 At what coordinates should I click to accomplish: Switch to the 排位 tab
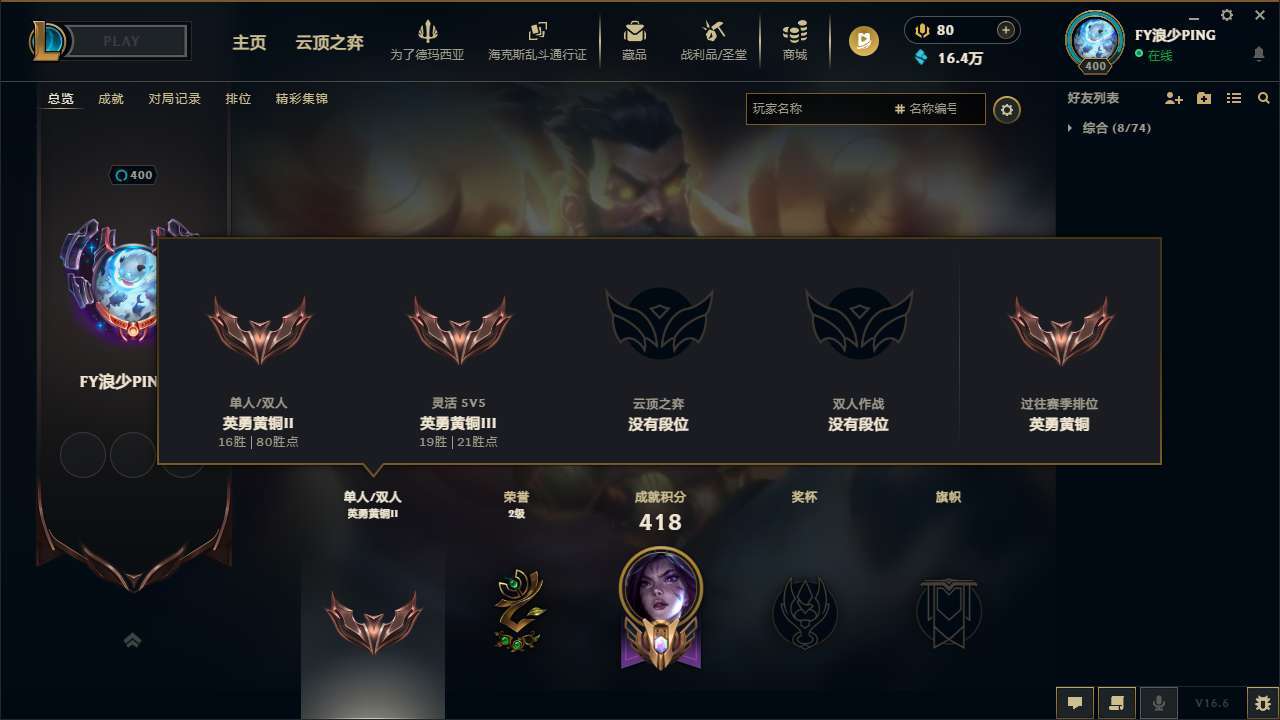(x=239, y=98)
